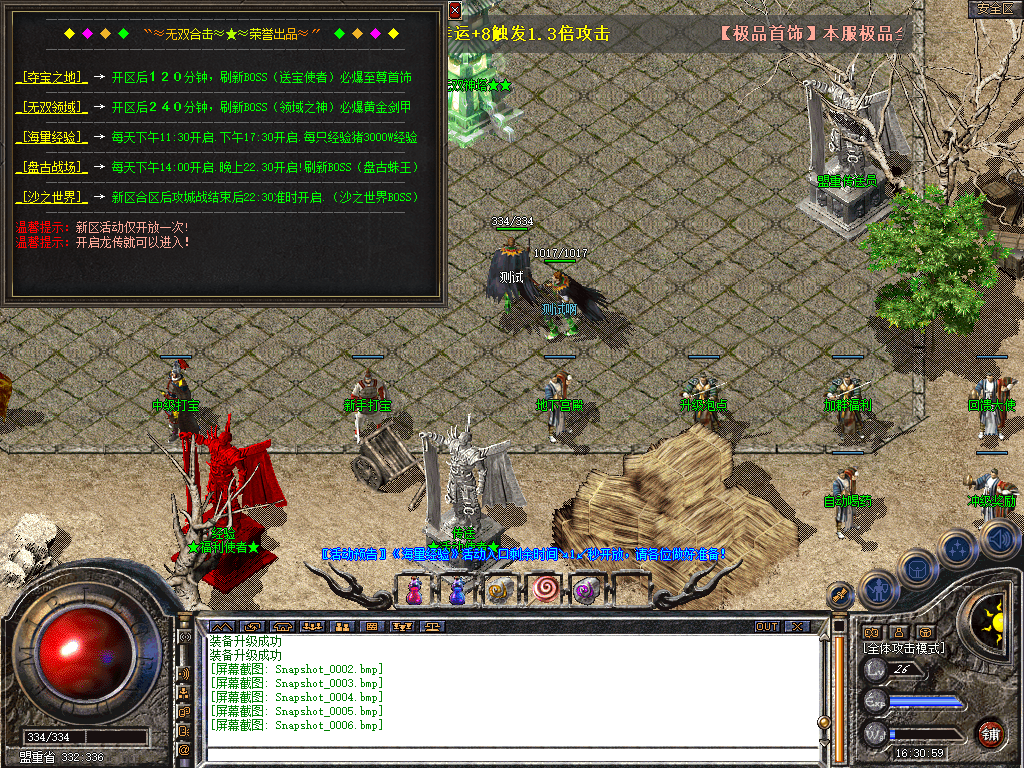Toggle the sound speaker button
The height and width of the screenshot is (768, 1024).
coord(1000,540)
